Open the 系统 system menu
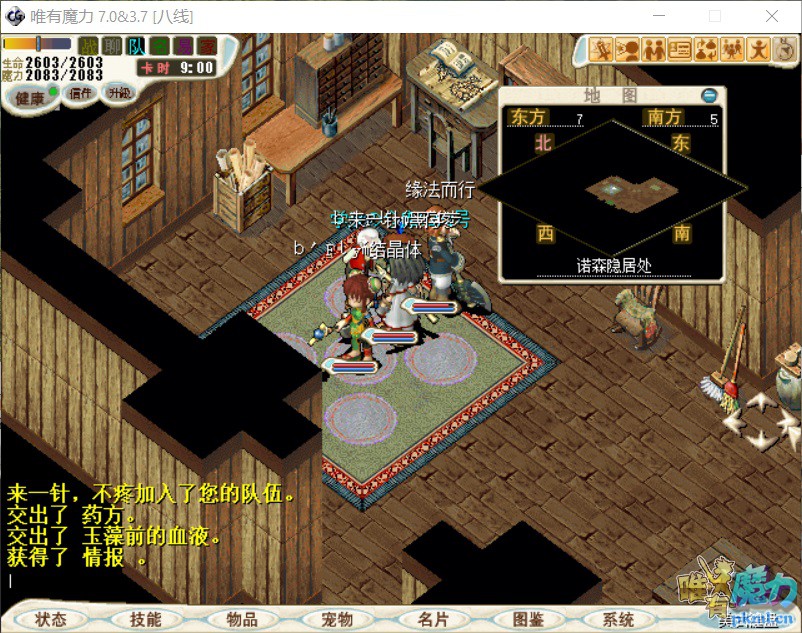The height and width of the screenshot is (633, 802). coord(620,619)
